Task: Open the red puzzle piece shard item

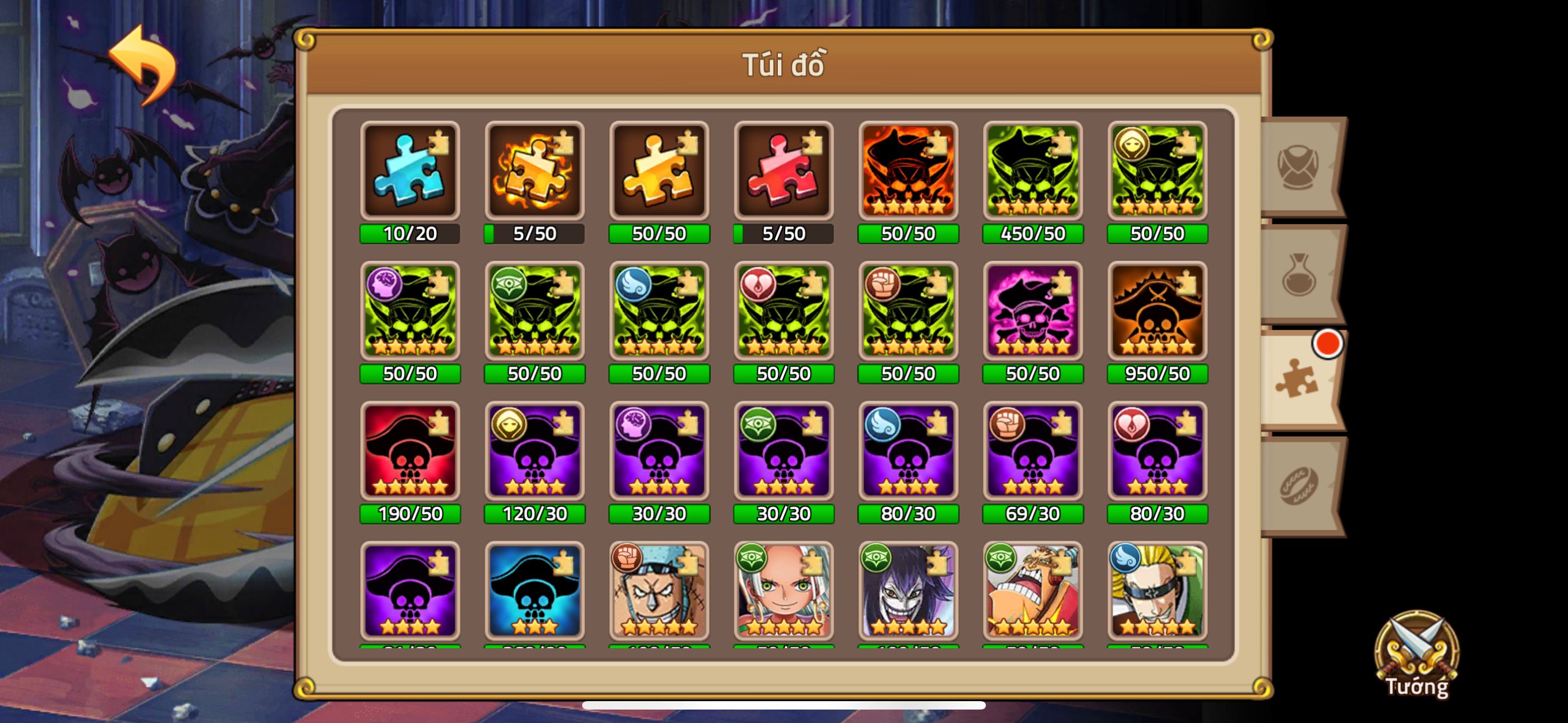Action: pos(783,172)
